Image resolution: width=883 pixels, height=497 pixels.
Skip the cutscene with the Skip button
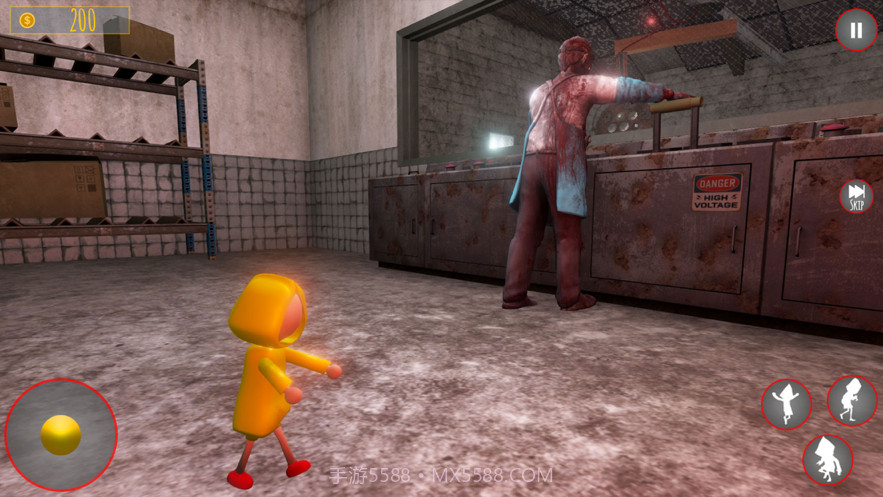[856, 195]
